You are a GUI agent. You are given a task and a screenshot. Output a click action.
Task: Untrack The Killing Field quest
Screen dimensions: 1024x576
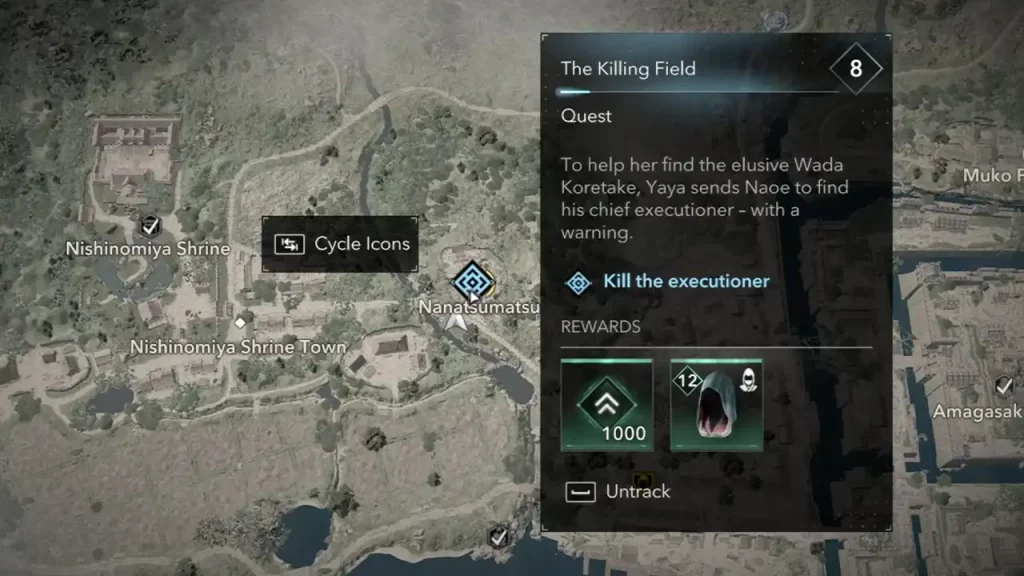pyautogui.click(x=620, y=491)
